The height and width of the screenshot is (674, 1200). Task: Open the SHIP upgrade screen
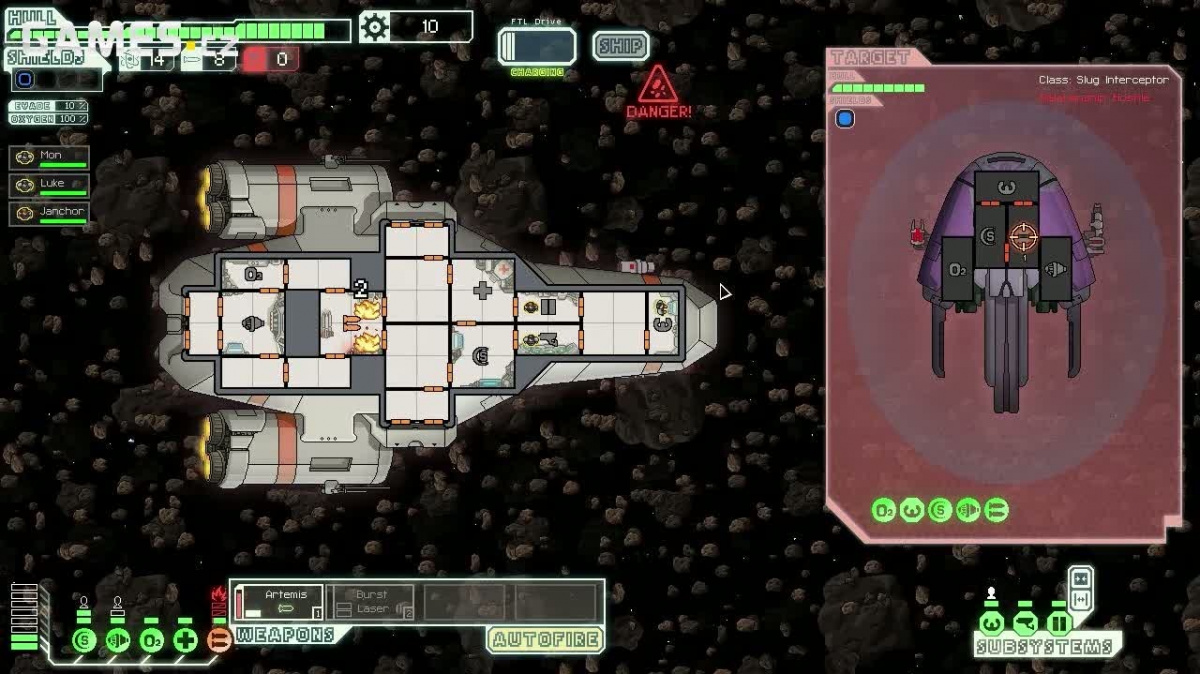(620, 46)
